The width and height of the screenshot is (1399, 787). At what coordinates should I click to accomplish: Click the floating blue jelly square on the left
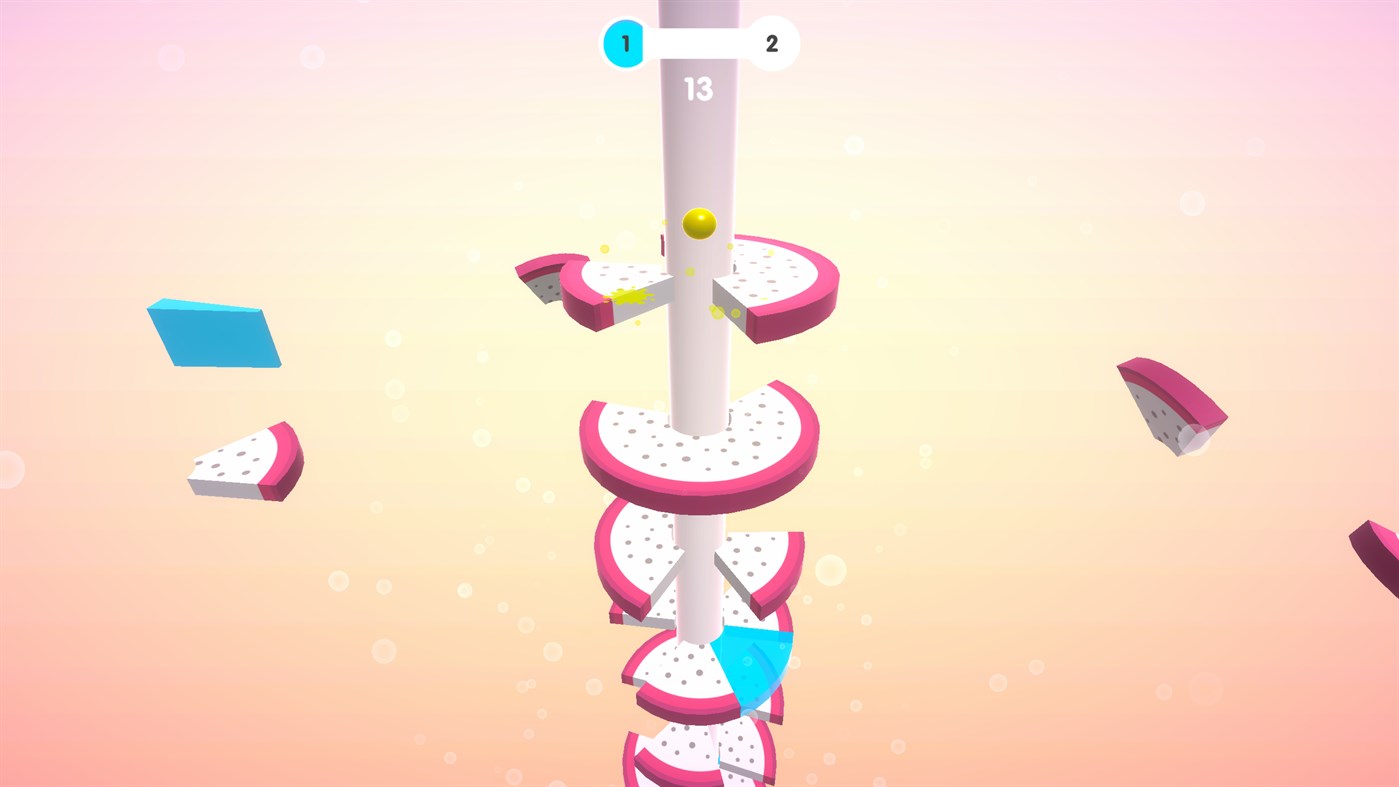click(213, 333)
